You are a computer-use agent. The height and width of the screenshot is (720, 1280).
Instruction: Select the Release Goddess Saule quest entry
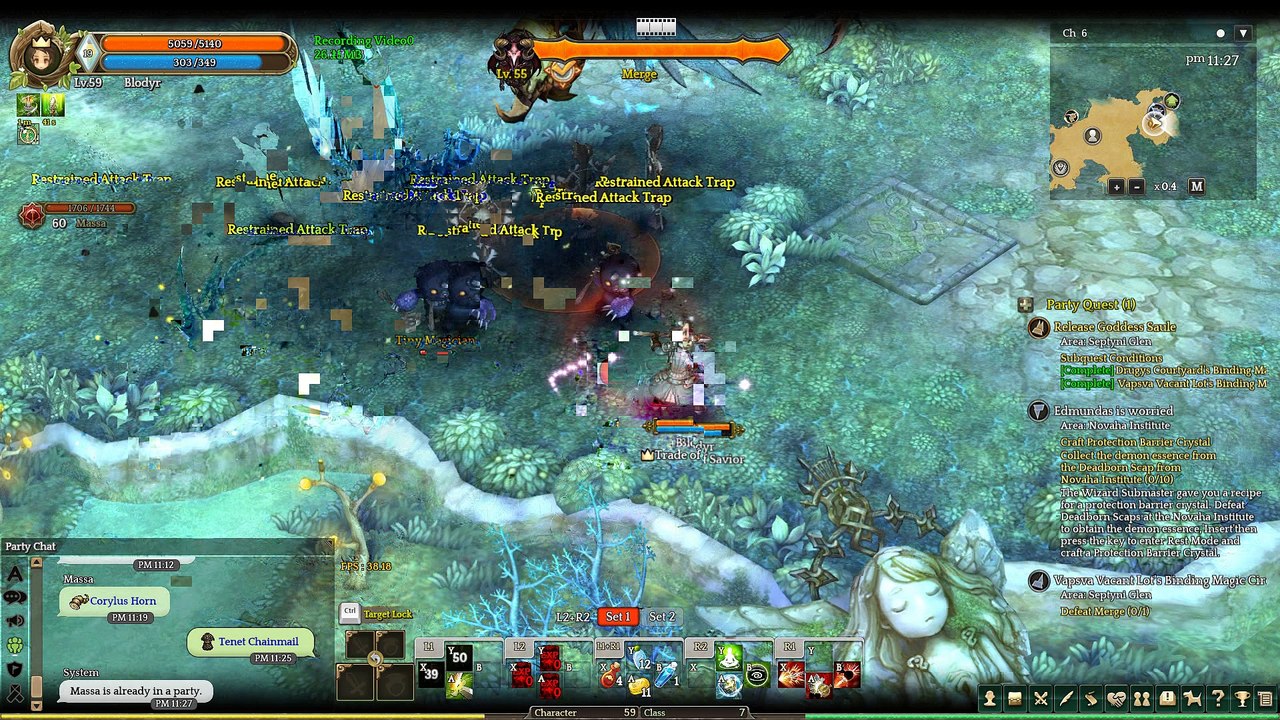point(1114,327)
